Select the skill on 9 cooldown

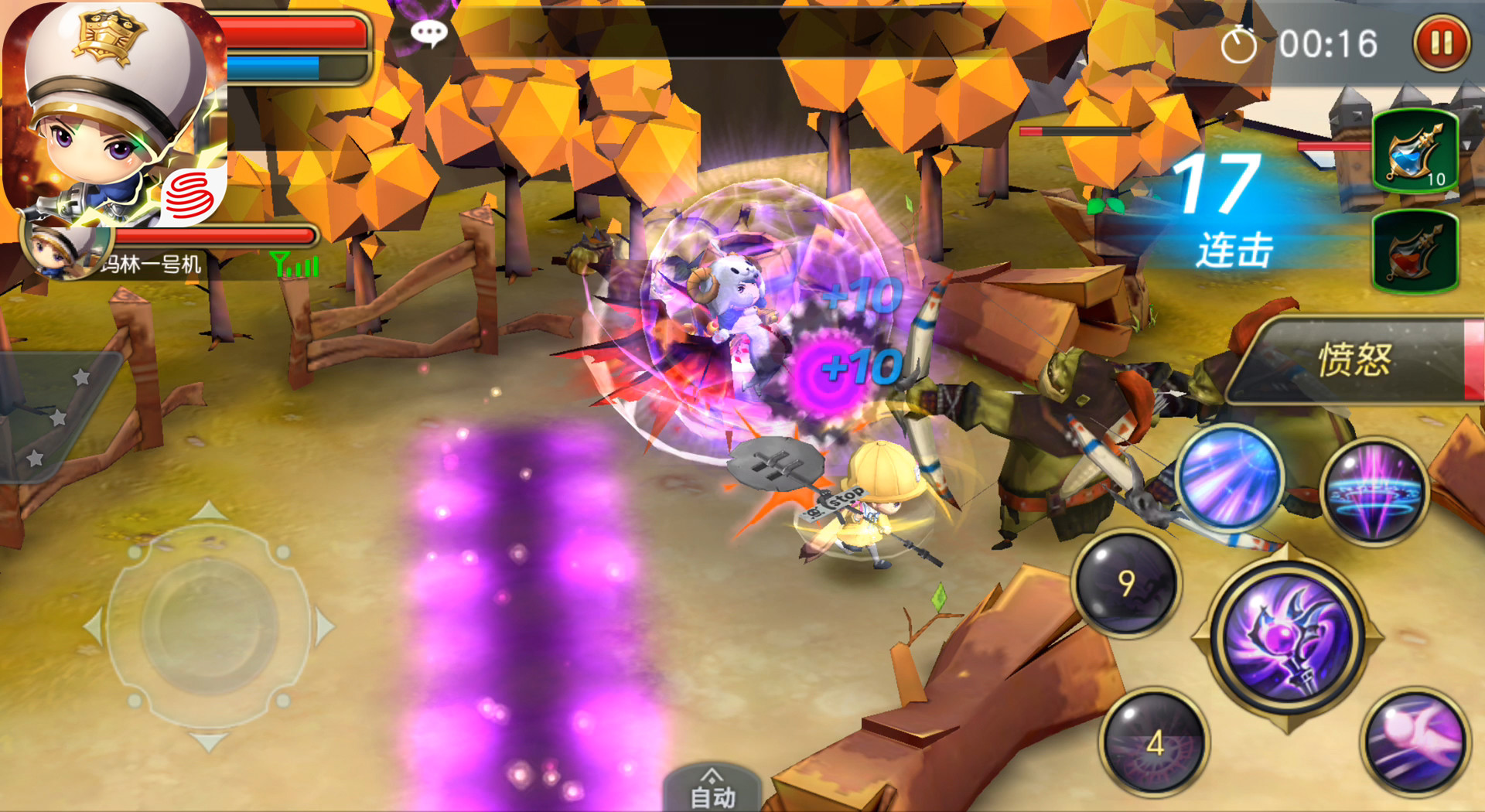(1126, 582)
